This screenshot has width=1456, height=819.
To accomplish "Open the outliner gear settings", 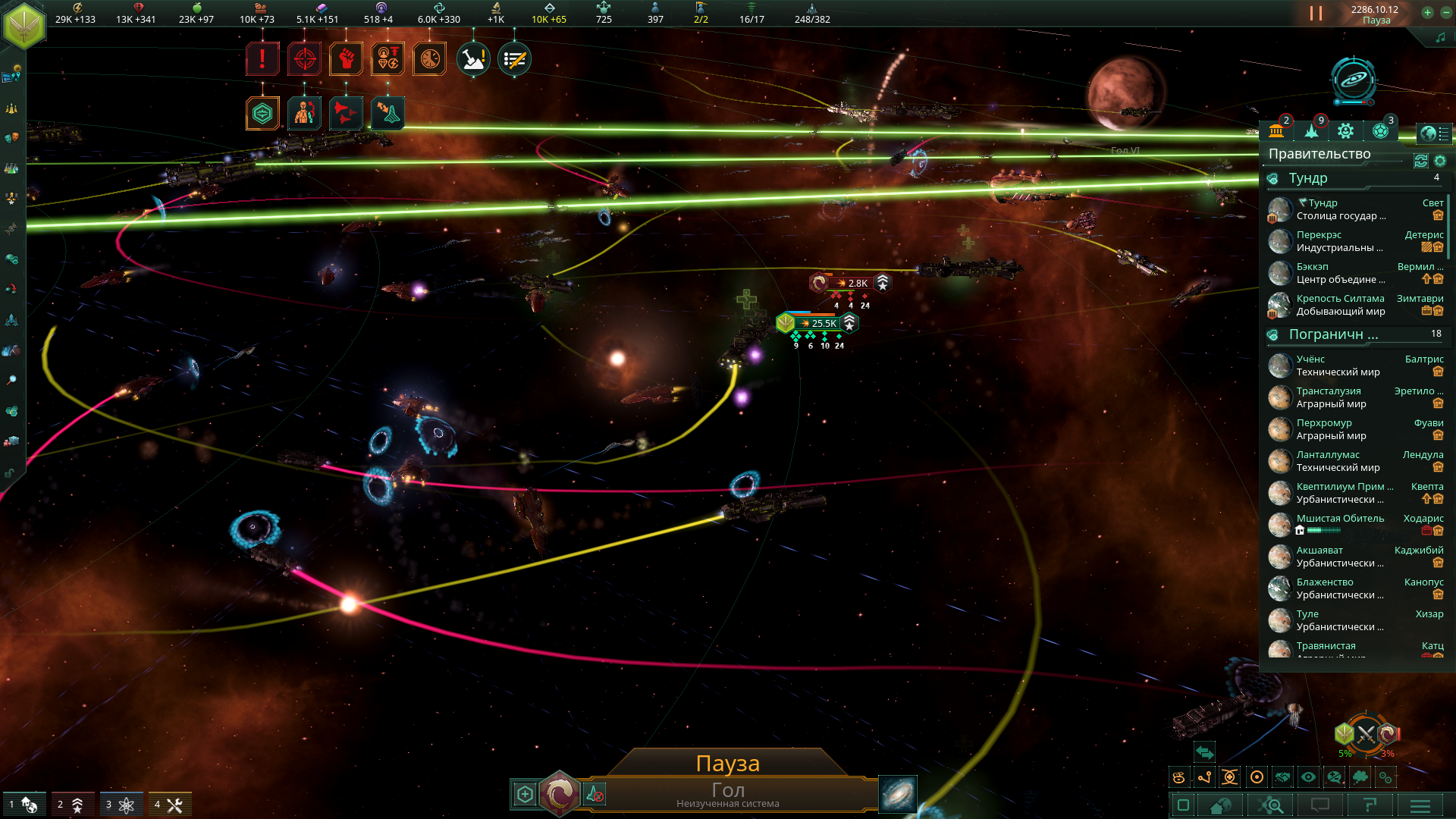I will tap(1440, 161).
